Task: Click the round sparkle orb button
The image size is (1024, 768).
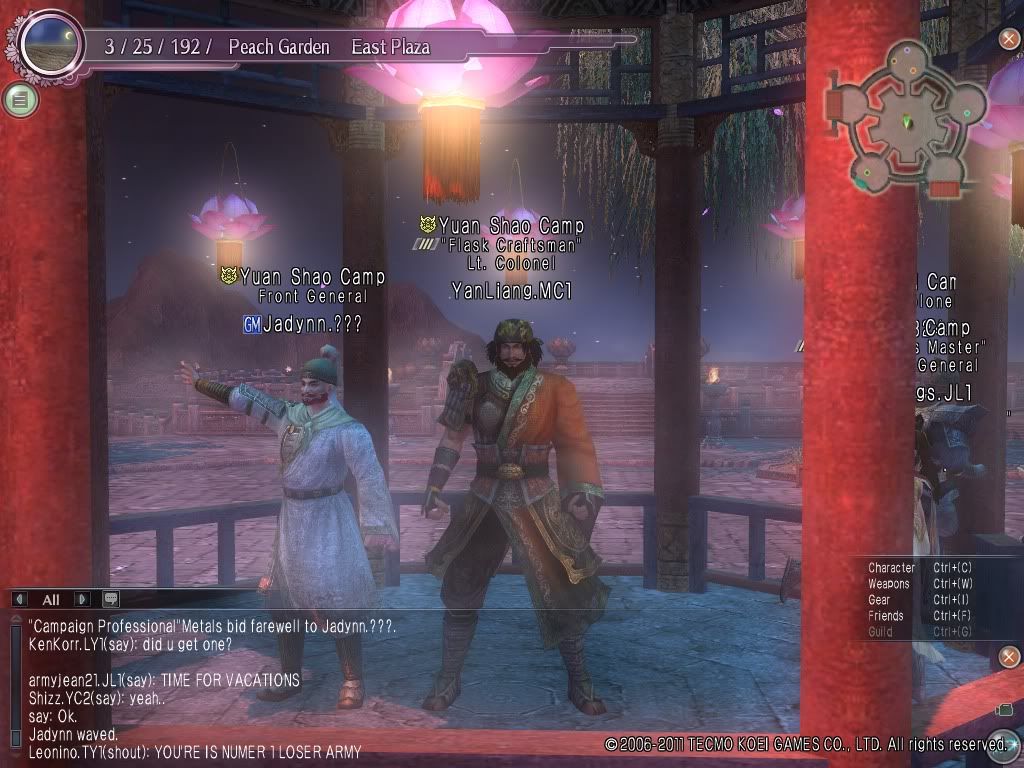Action: [x=1003, y=744]
